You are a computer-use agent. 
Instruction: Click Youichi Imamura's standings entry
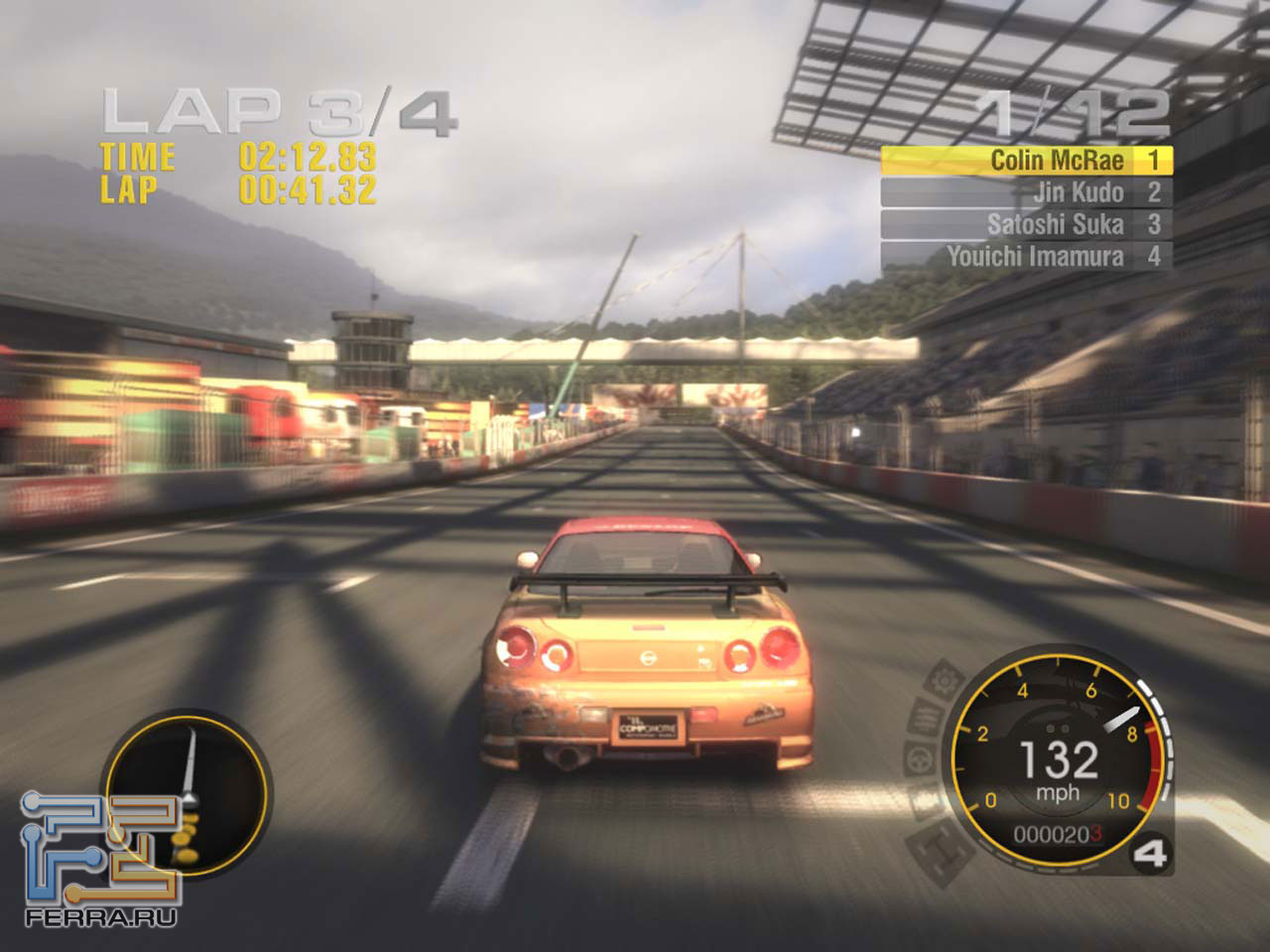click(1026, 256)
